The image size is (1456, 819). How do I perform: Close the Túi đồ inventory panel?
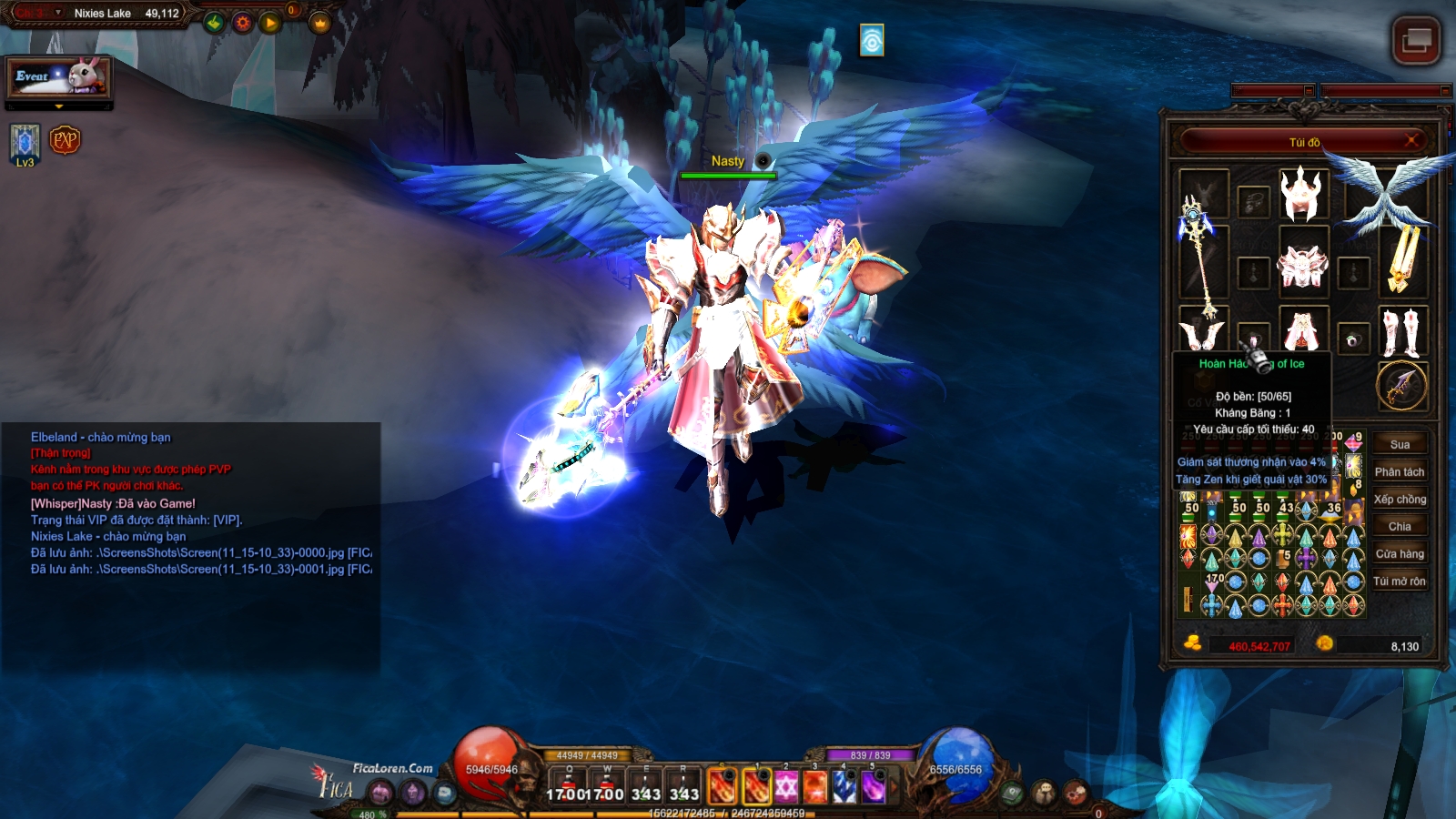pyautogui.click(x=1412, y=140)
